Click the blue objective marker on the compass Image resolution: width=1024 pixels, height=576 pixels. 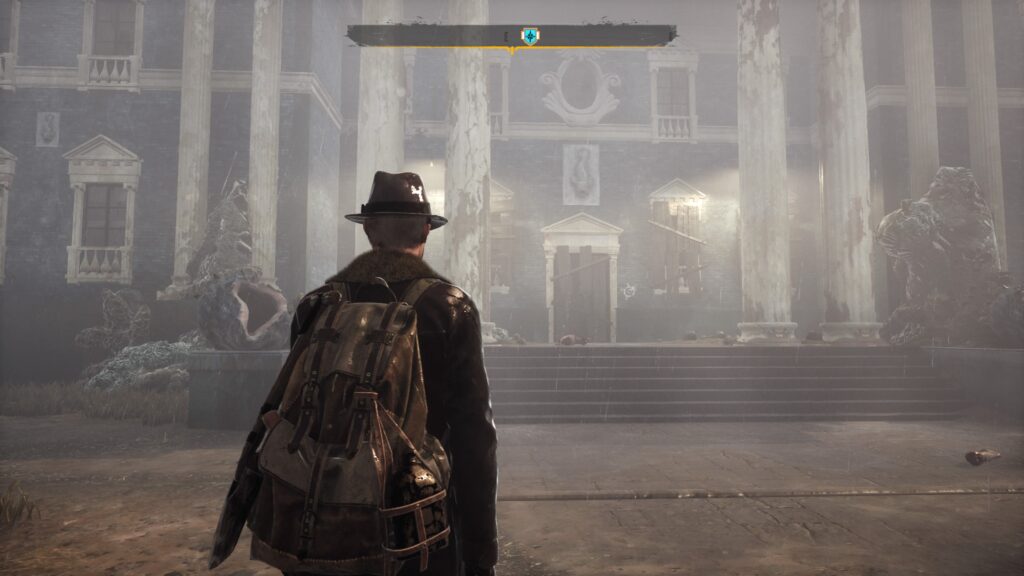coord(529,36)
